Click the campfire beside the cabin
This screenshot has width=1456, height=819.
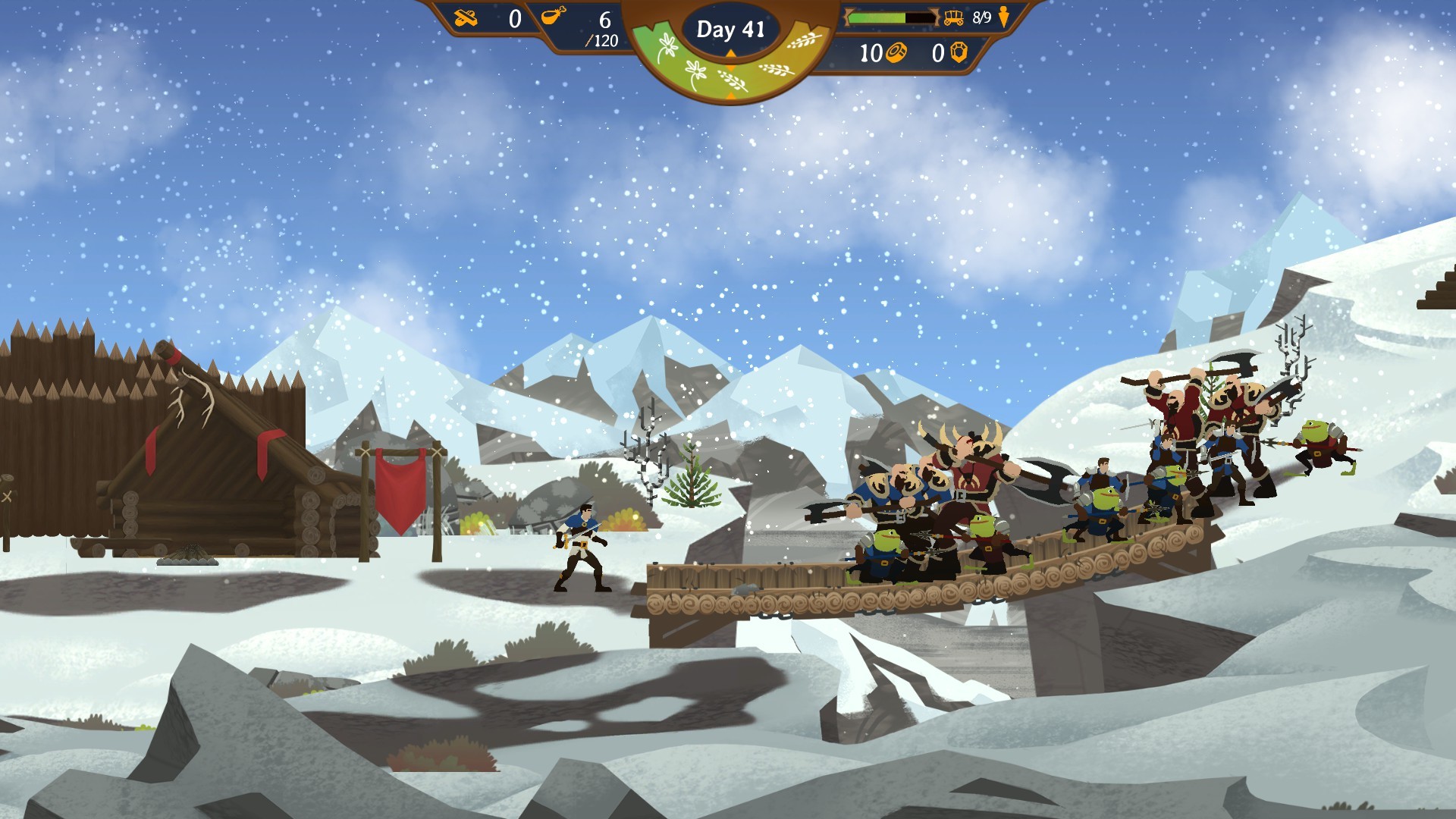pos(187,560)
